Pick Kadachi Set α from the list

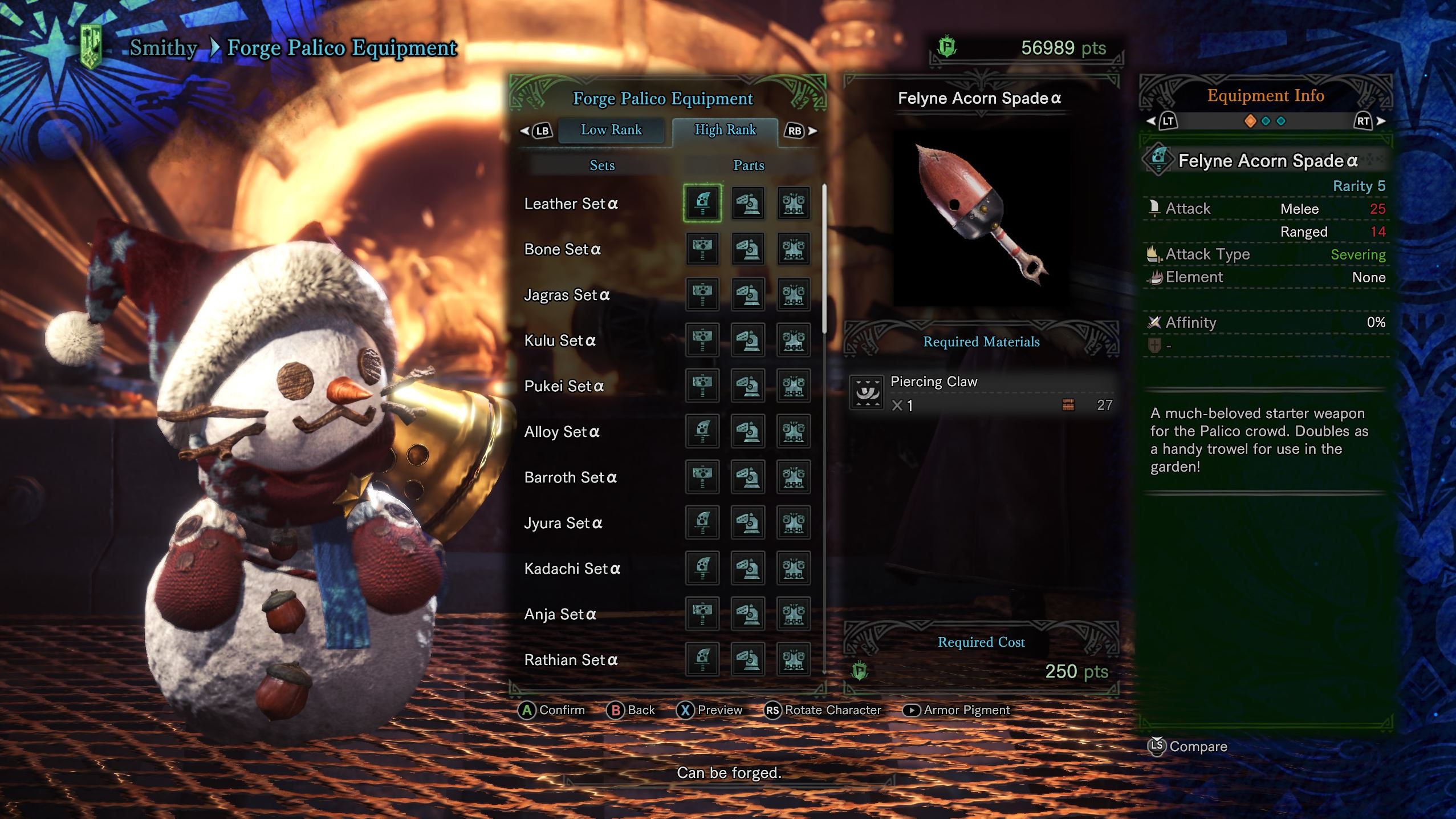pyautogui.click(x=572, y=569)
